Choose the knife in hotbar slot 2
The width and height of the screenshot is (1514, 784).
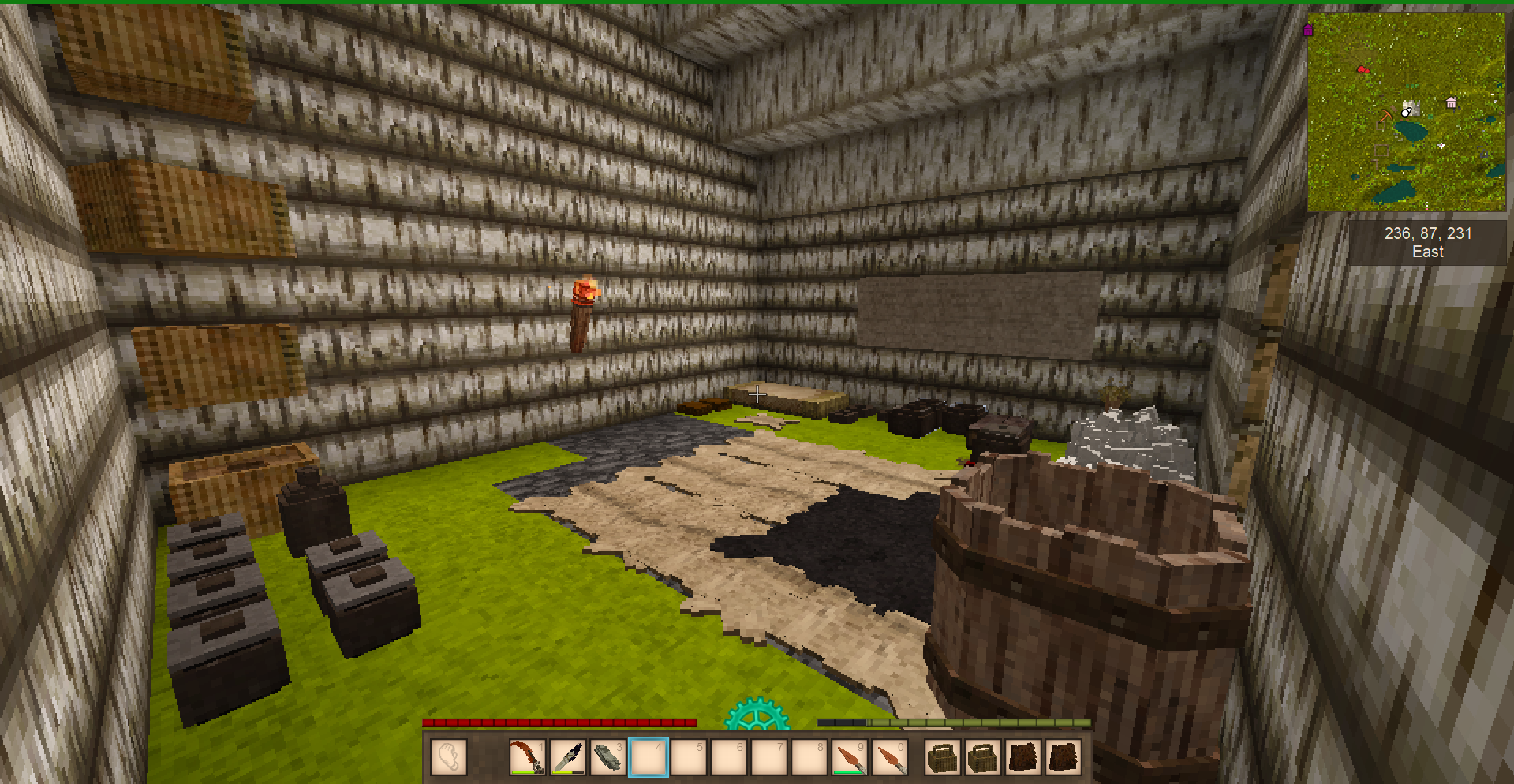(x=567, y=757)
